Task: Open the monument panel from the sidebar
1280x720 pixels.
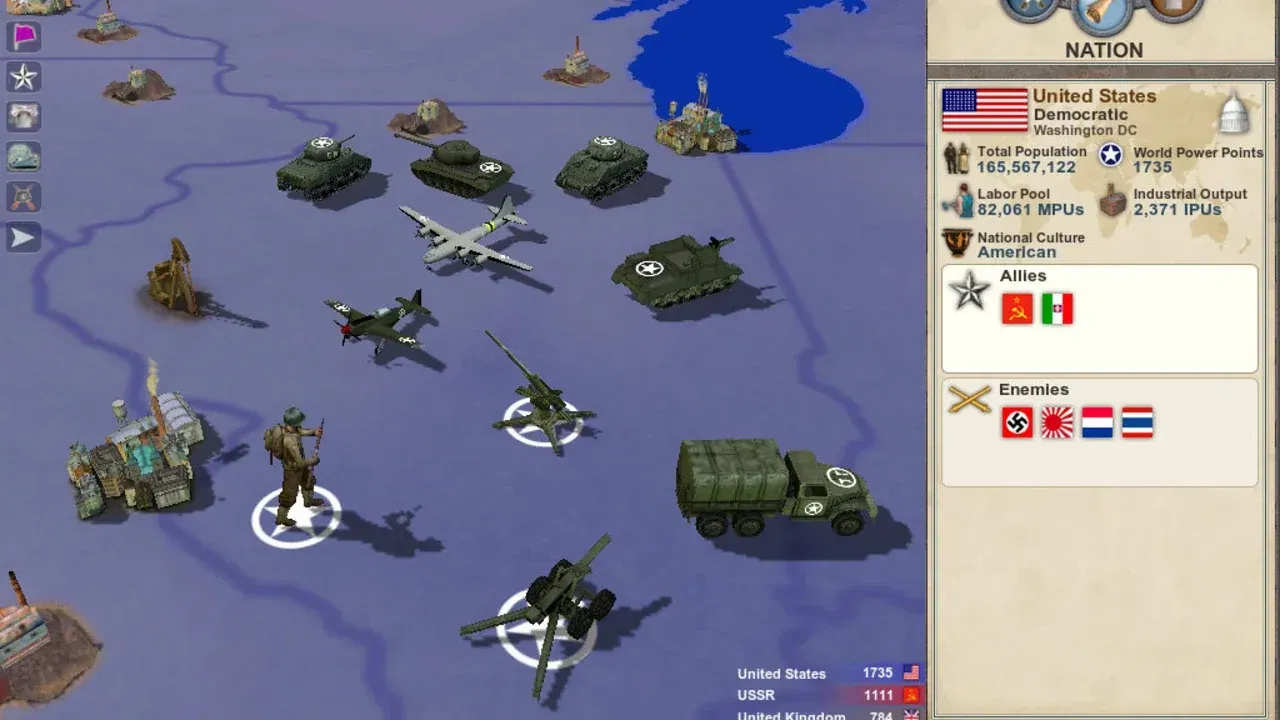Action: tap(22, 117)
